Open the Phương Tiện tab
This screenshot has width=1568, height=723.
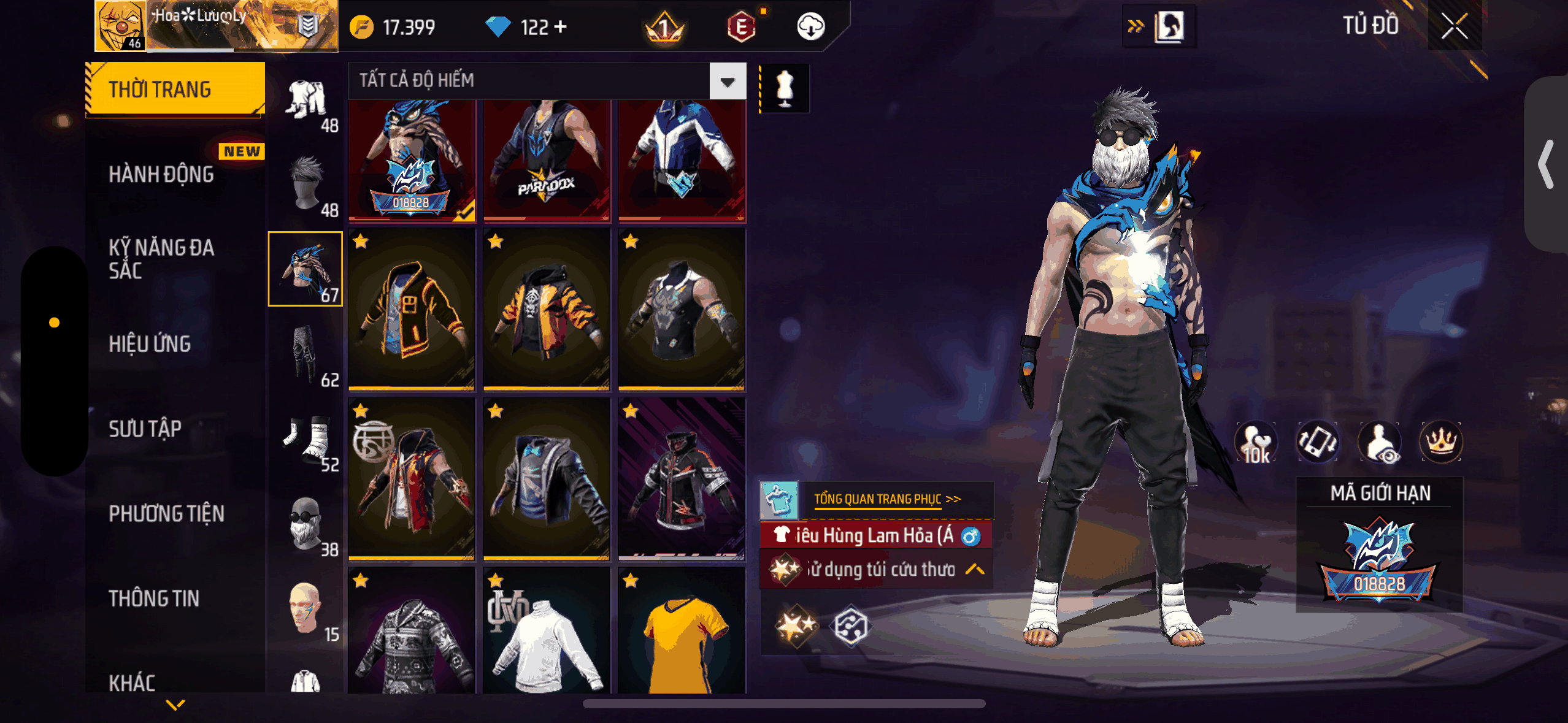tap(166, 513)
